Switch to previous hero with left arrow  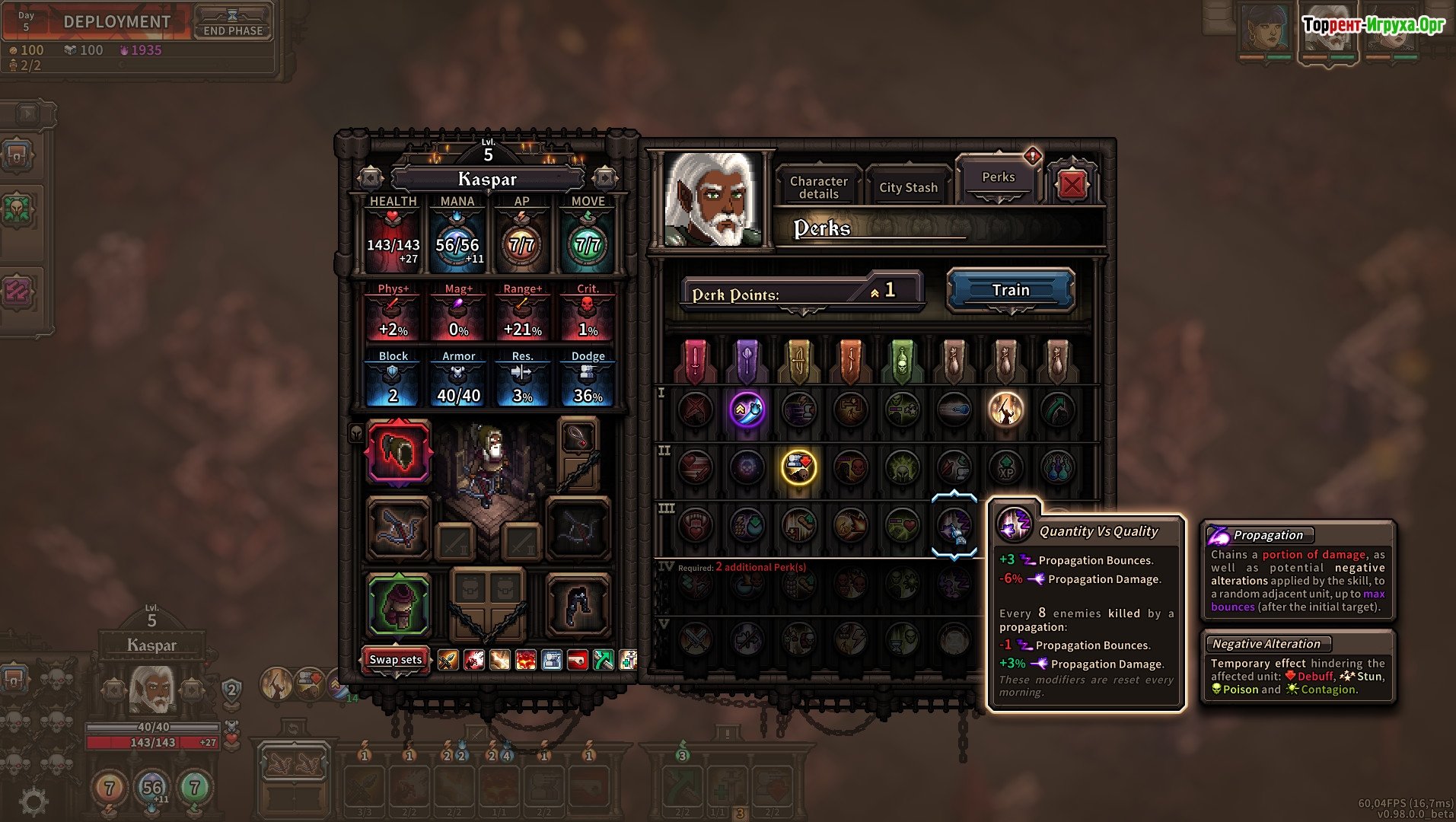tap(371, 178)
